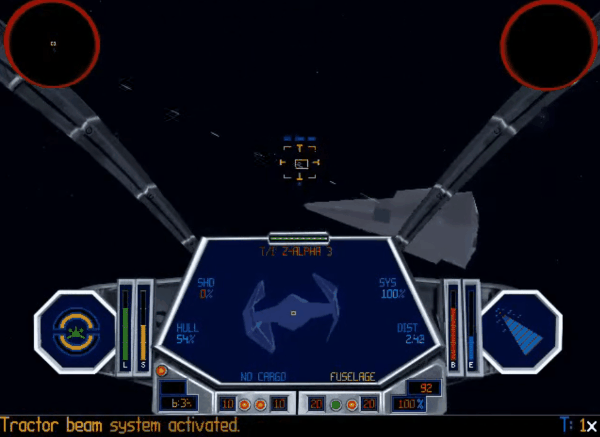Click the FUSELAGE component label
Image resolution: width=600 pixels, height=437 pixels.
pyautogui.click(x=354, y=377)
